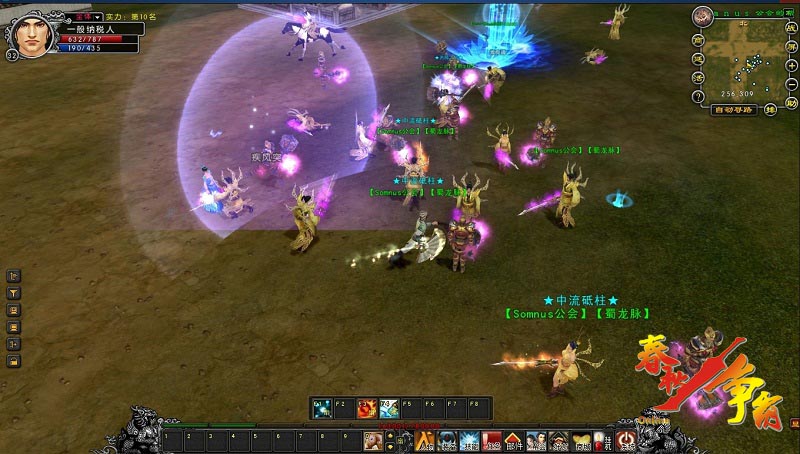Click the top arrow button on left panel
This screenshot has width=800, height=454.
pos(14,275)
